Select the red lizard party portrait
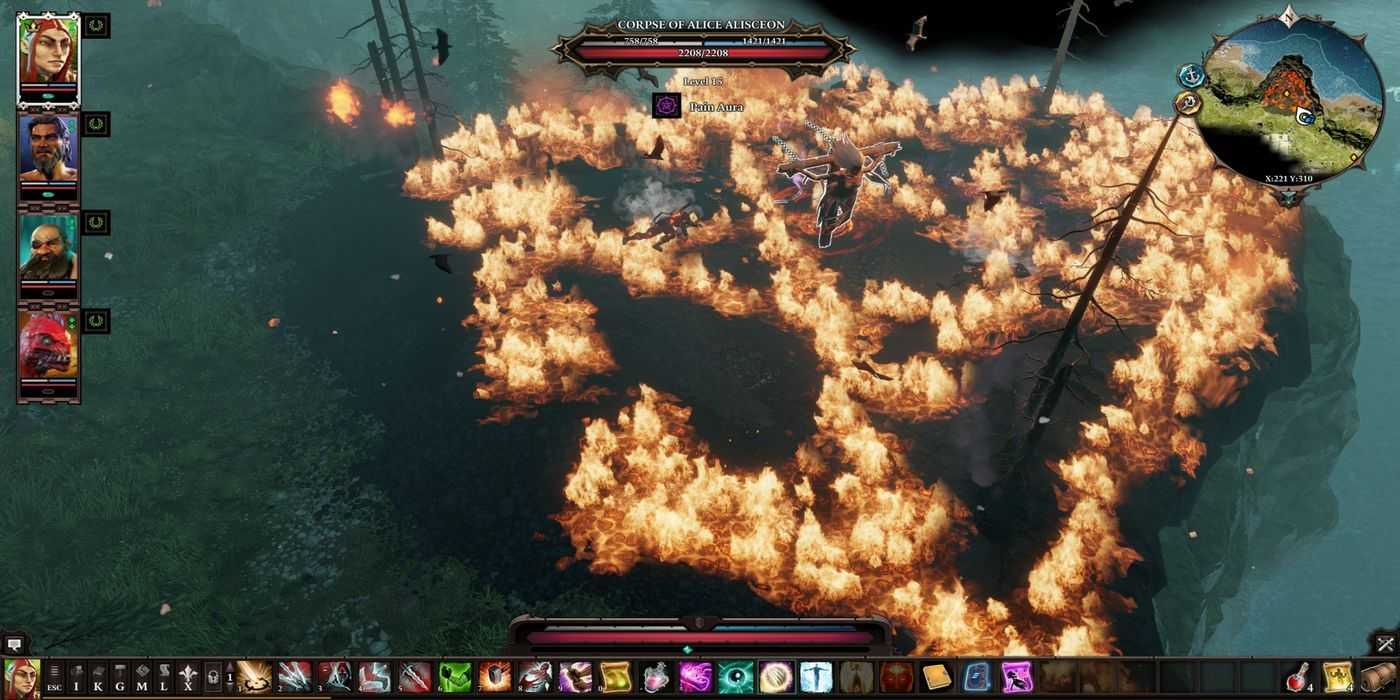1400x700 pixels. coord(48,345)
